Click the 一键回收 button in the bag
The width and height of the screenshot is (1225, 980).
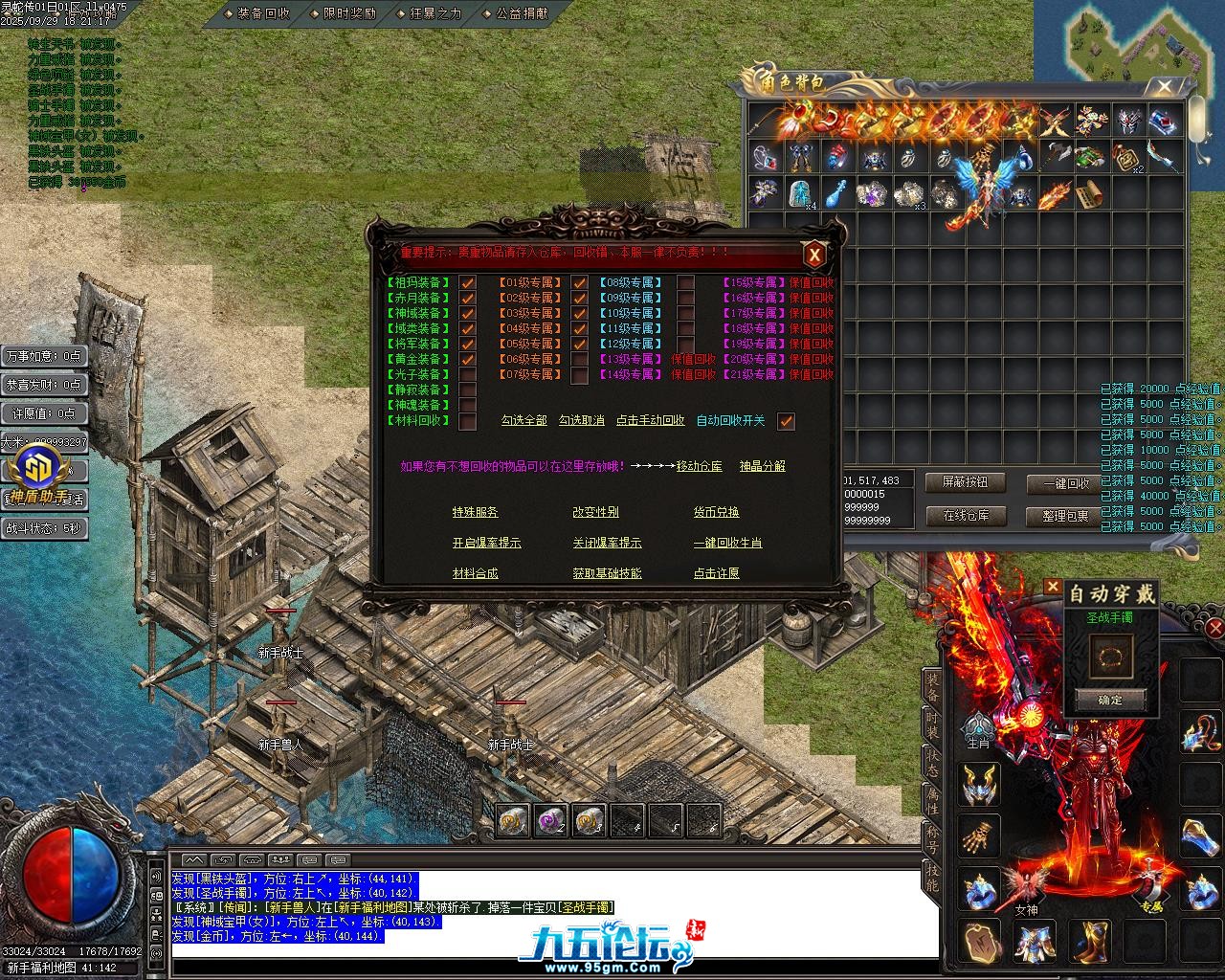(1065, 483)
